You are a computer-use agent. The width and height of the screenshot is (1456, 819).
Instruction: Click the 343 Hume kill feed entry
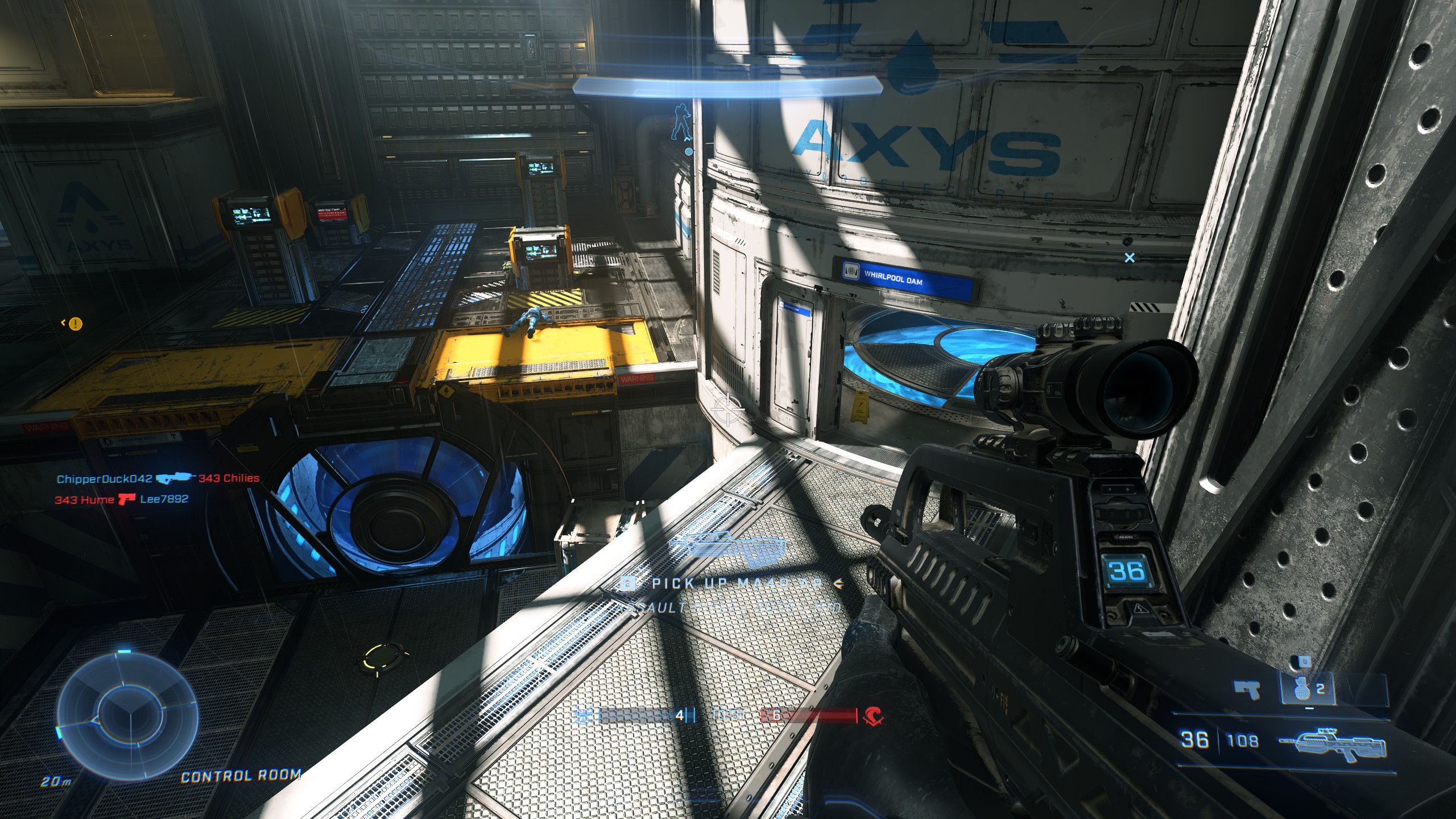[x=84, y=500]
